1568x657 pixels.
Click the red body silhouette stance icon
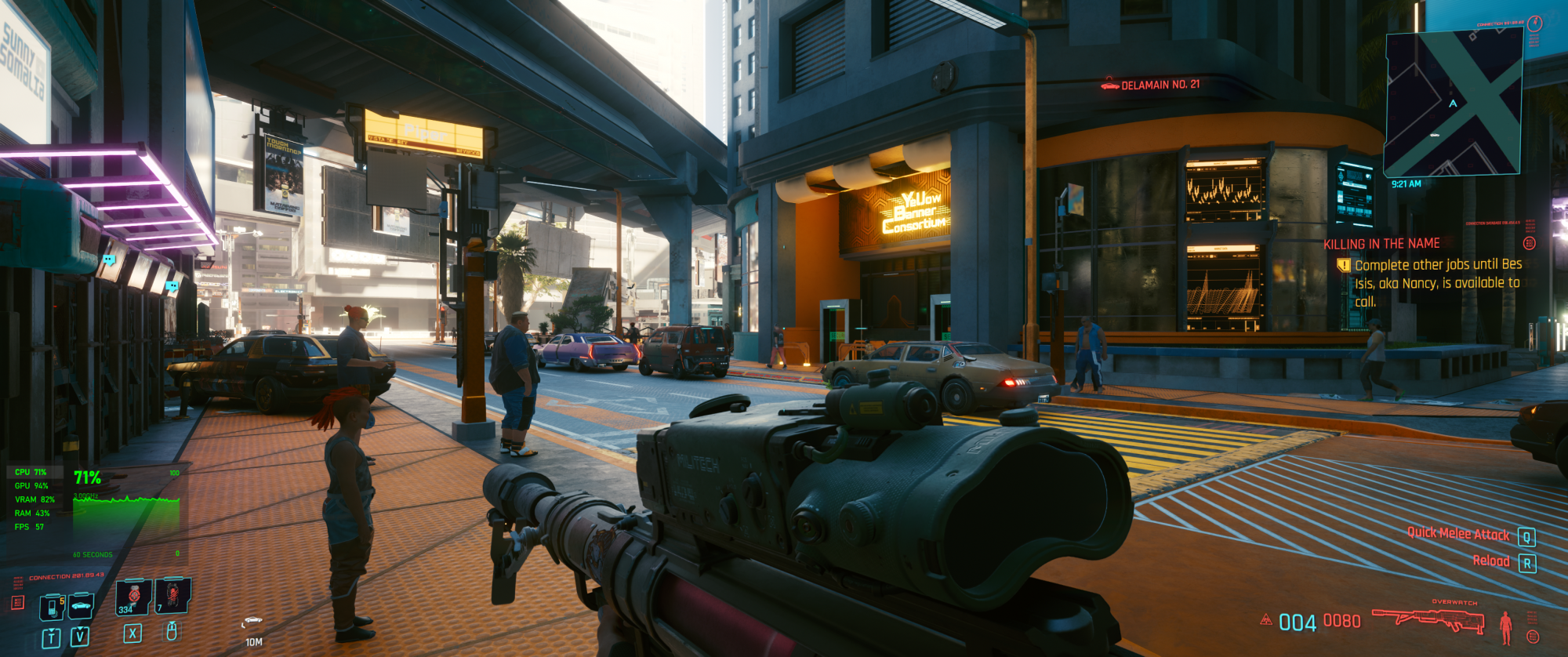pyautogui.click(x=1505, y=627)
